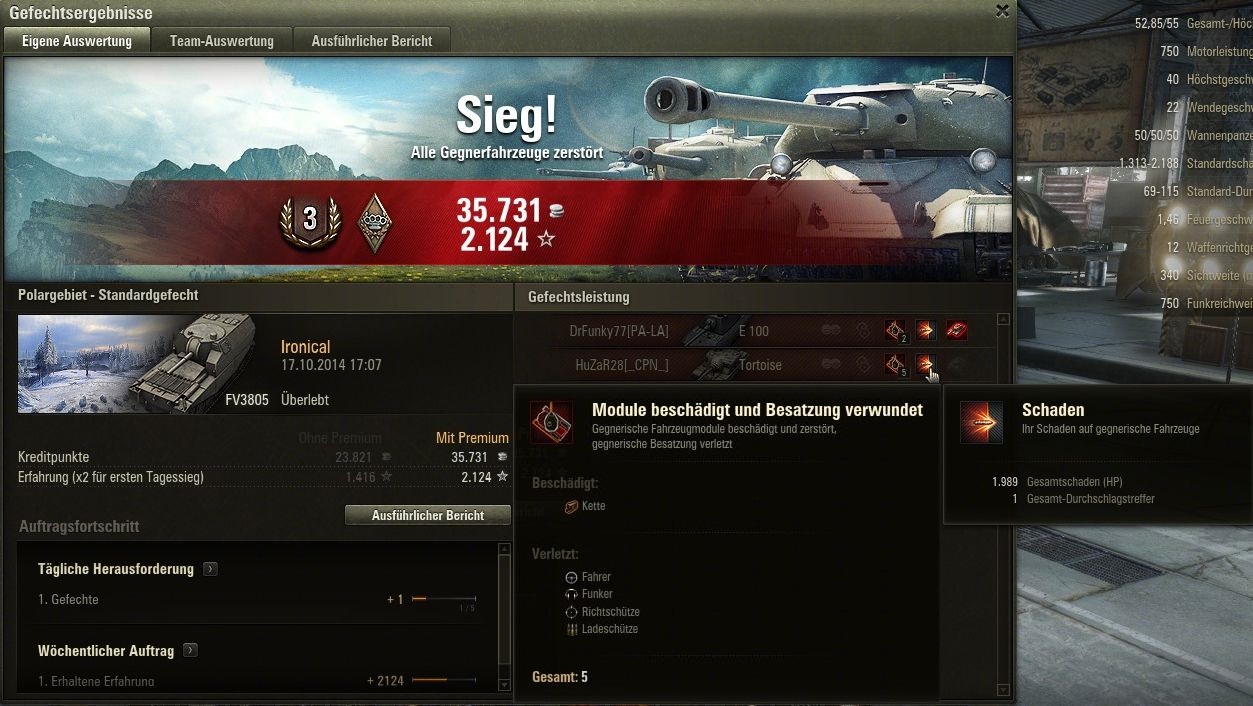Screen dimensions: 1253x706
Task: Click the Tortoise module damage icon
Action: click(x=895, y=365)
